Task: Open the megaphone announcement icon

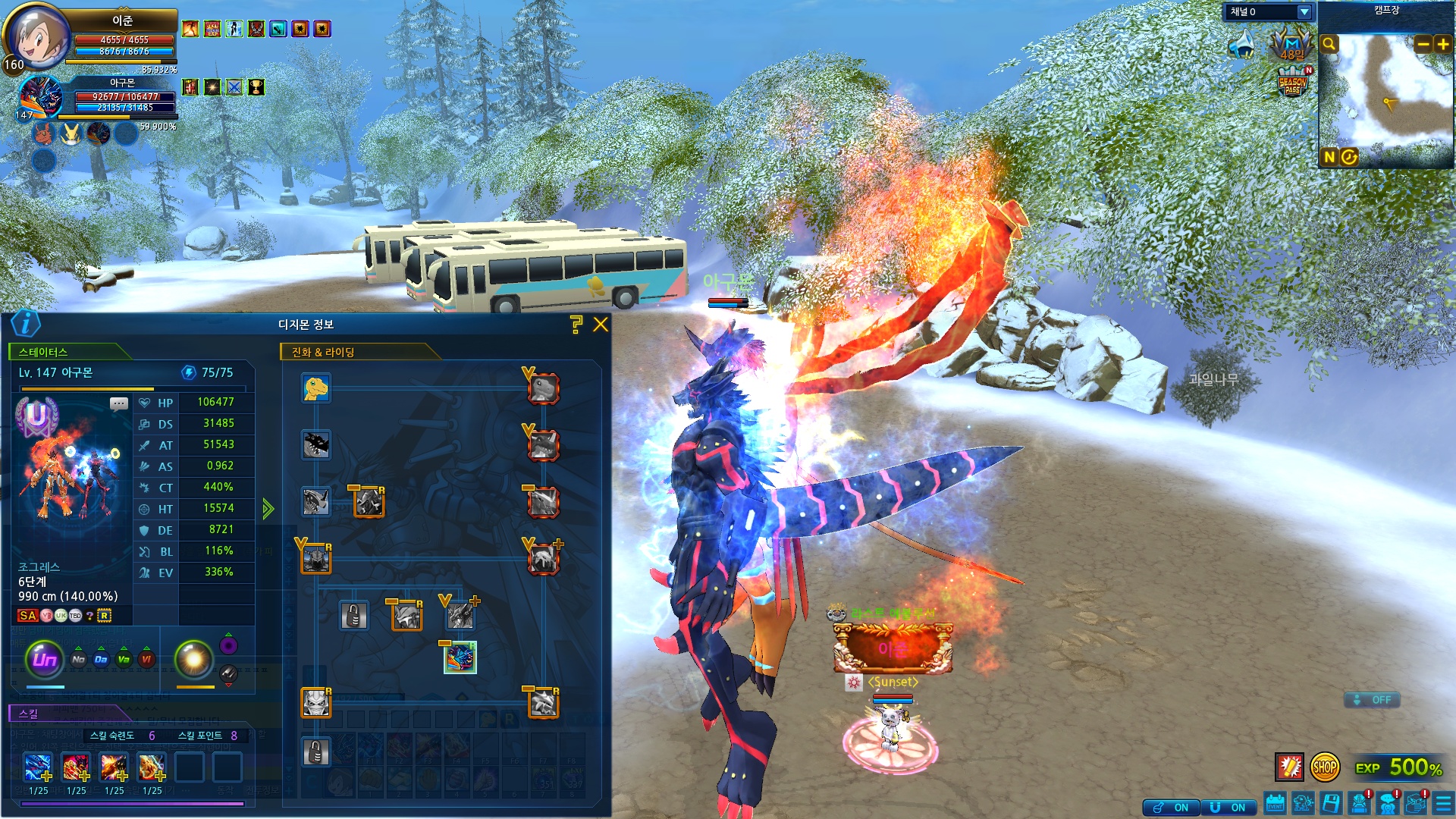Action: pos(1241,45)
